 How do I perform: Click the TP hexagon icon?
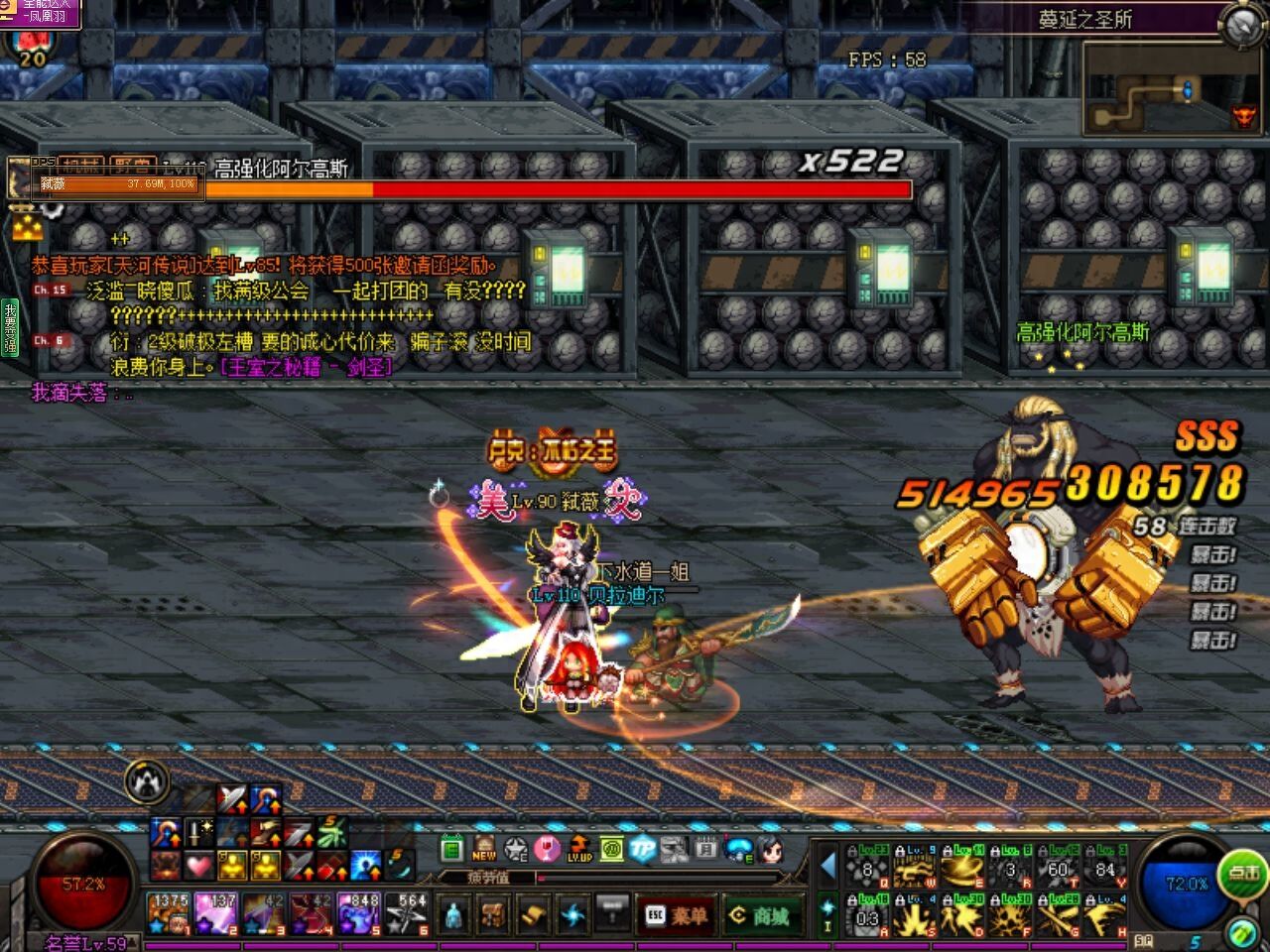click(643, 849)
